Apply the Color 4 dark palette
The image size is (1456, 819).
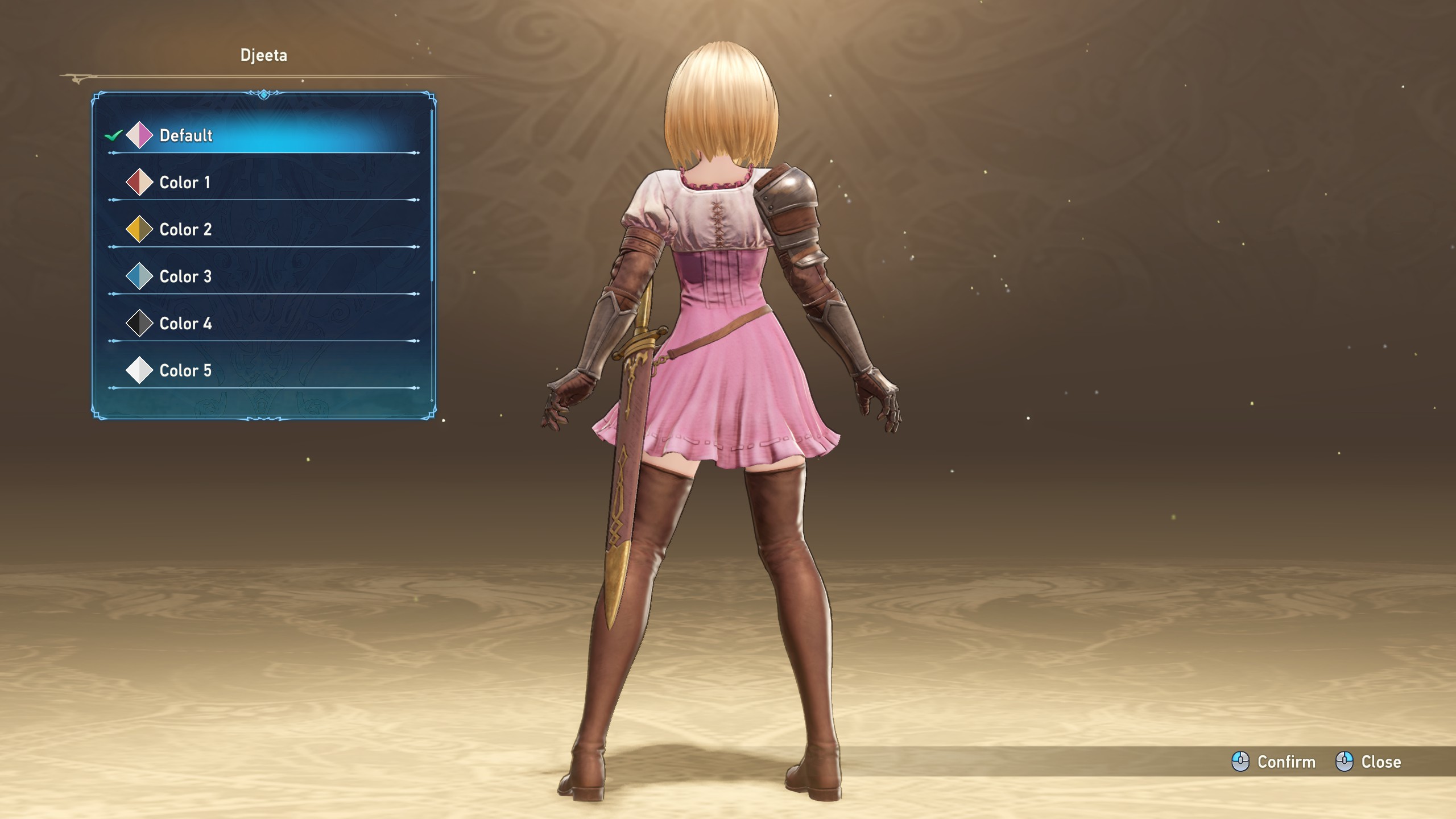coord(262,324)
